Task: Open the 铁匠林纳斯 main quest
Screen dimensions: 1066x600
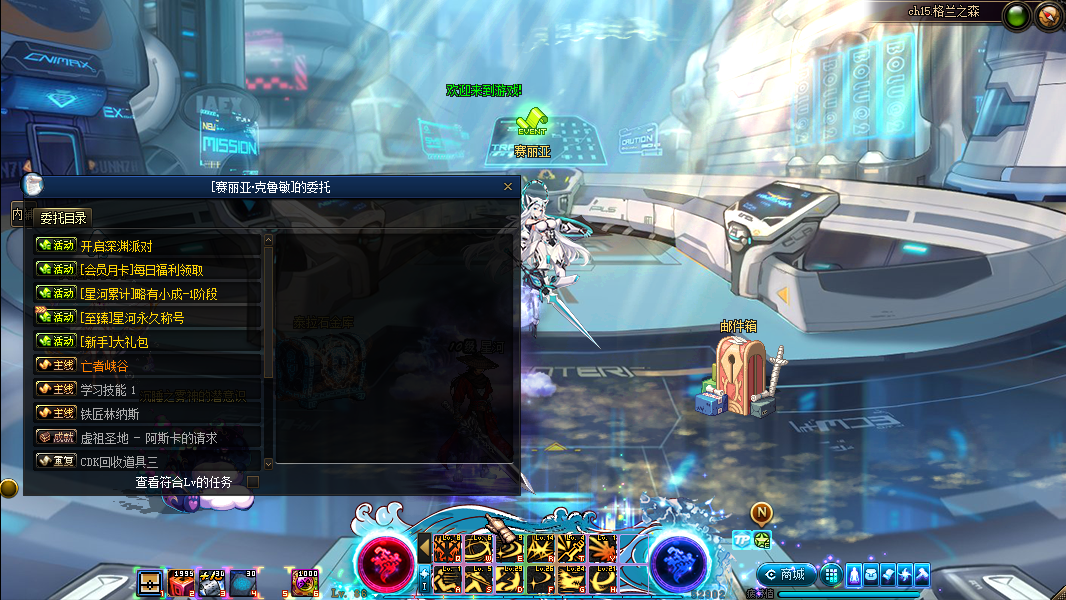Action: (x=148, y=414)
